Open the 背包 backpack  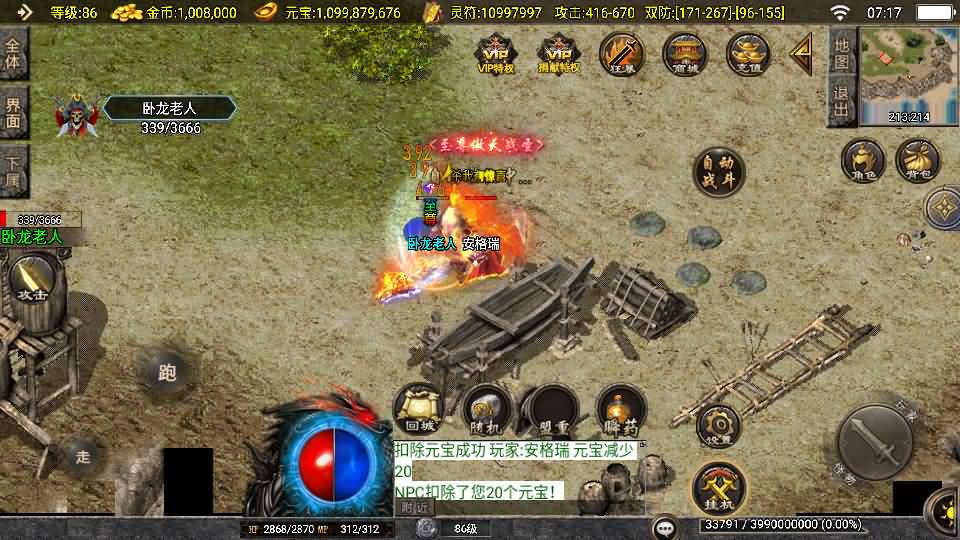coord(917,161)
